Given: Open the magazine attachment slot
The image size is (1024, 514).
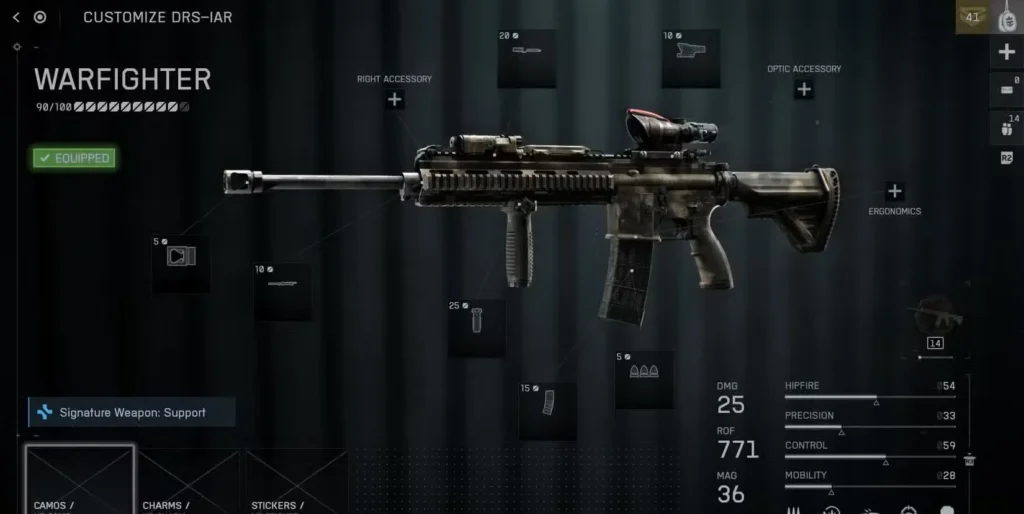Looking at the screenshot, I should 547,410.
